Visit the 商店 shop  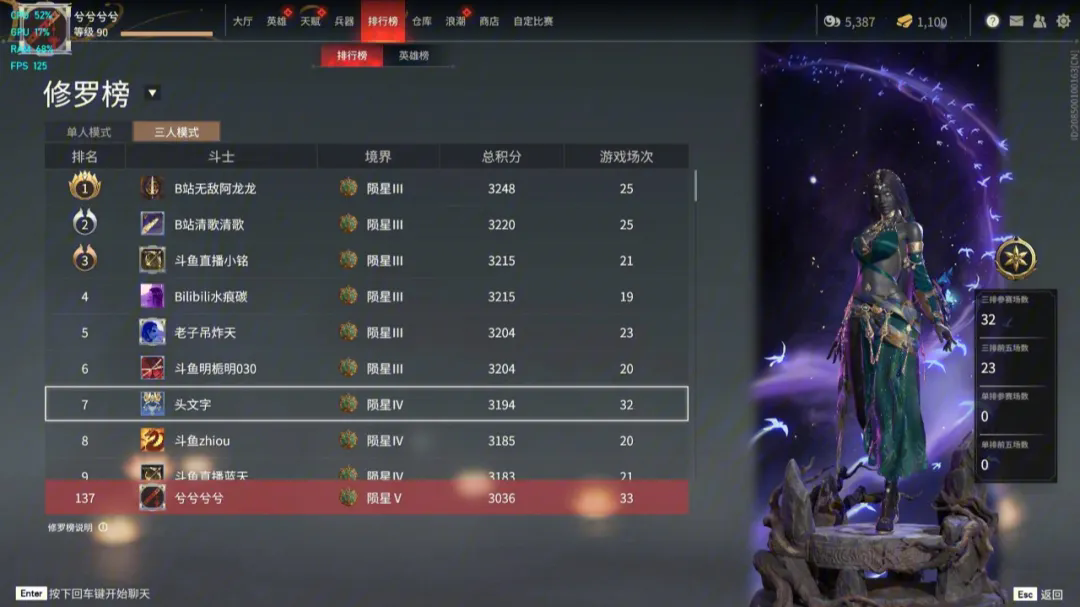pyautogui.click(x=489, y=21)
